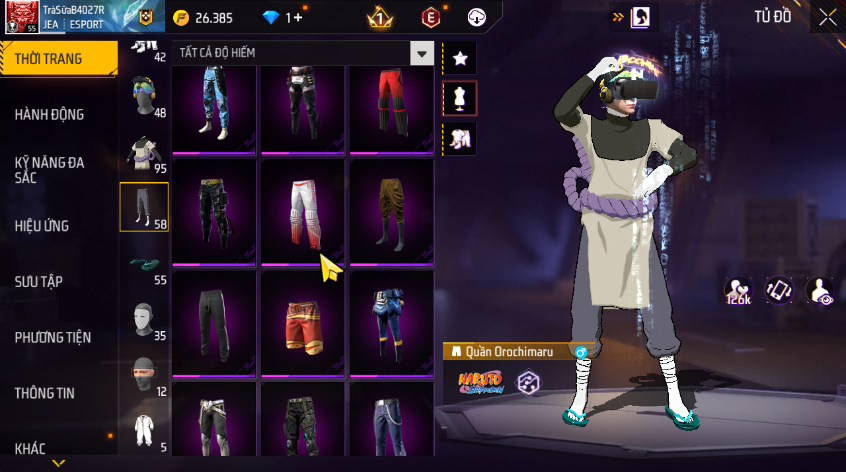Select the blue patterned pants item
This screenshot has height=472, width=846.
coord(215,102)
